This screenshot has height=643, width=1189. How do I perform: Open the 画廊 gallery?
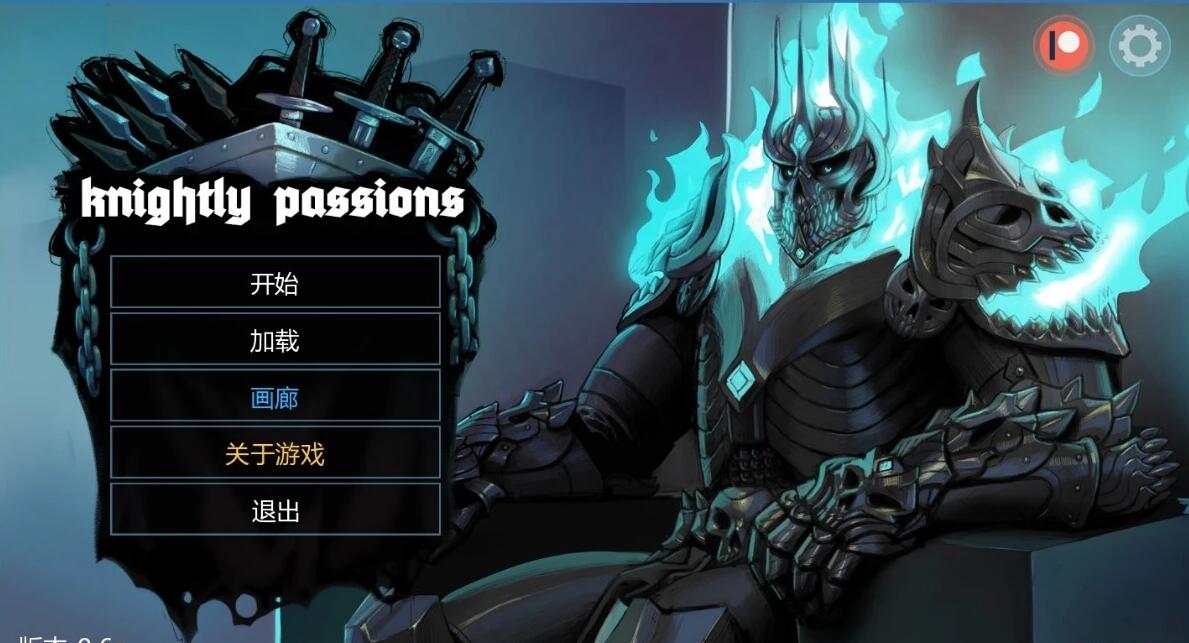(275, 397)
